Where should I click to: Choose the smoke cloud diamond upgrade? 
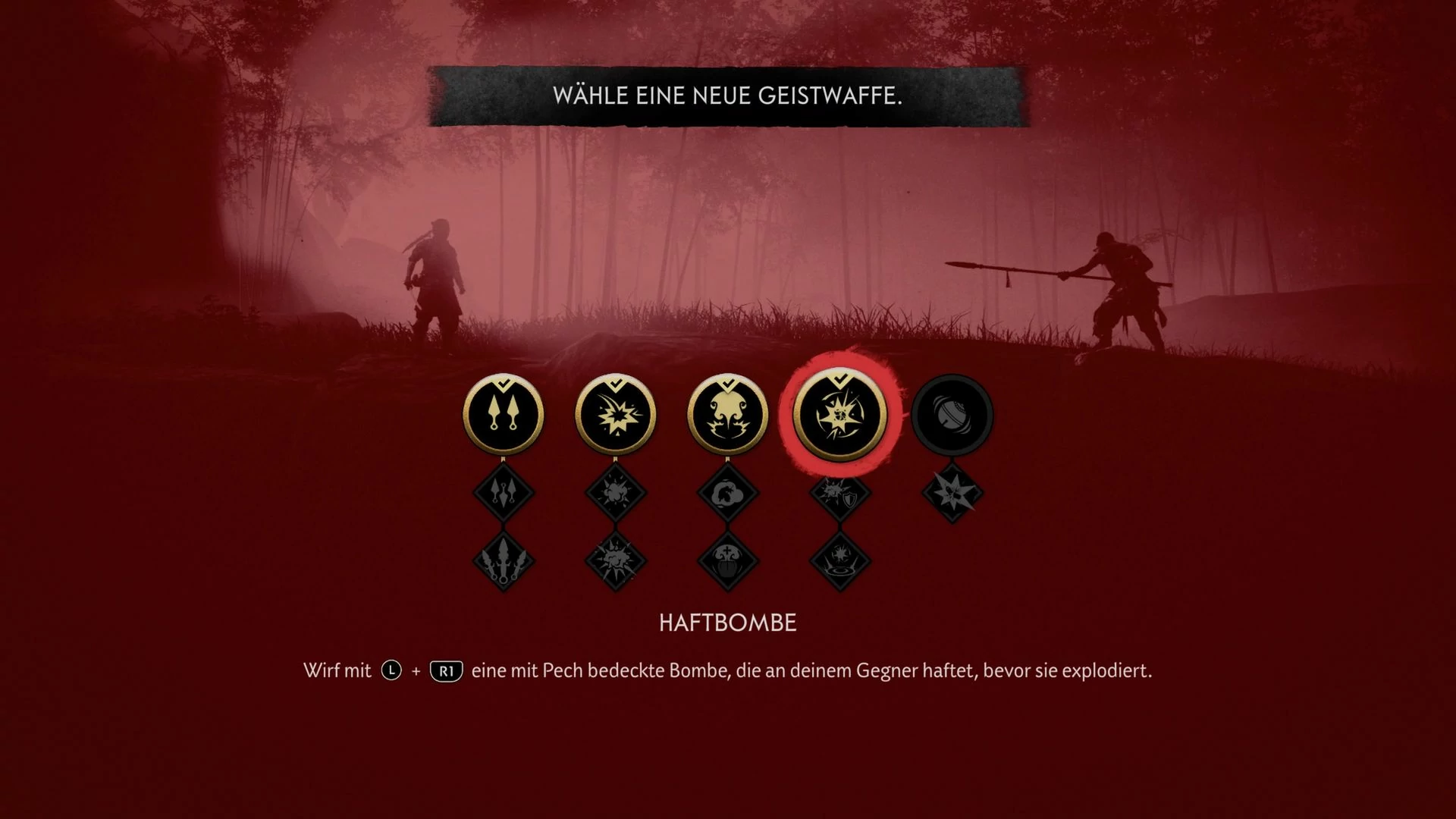(727, 492)
